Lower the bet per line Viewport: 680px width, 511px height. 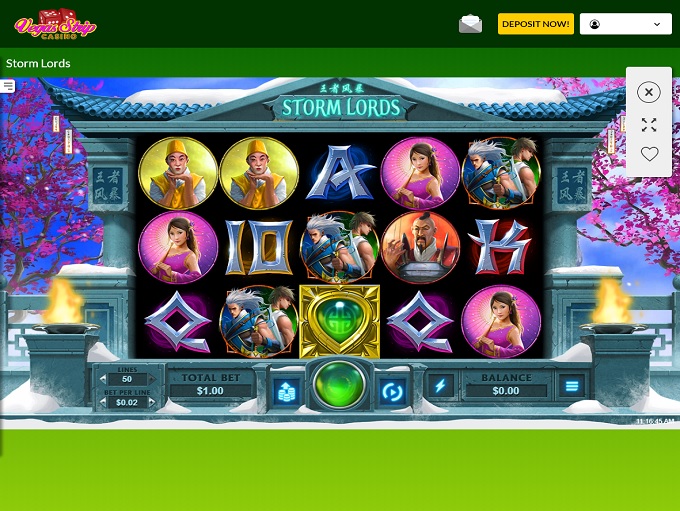103,402
